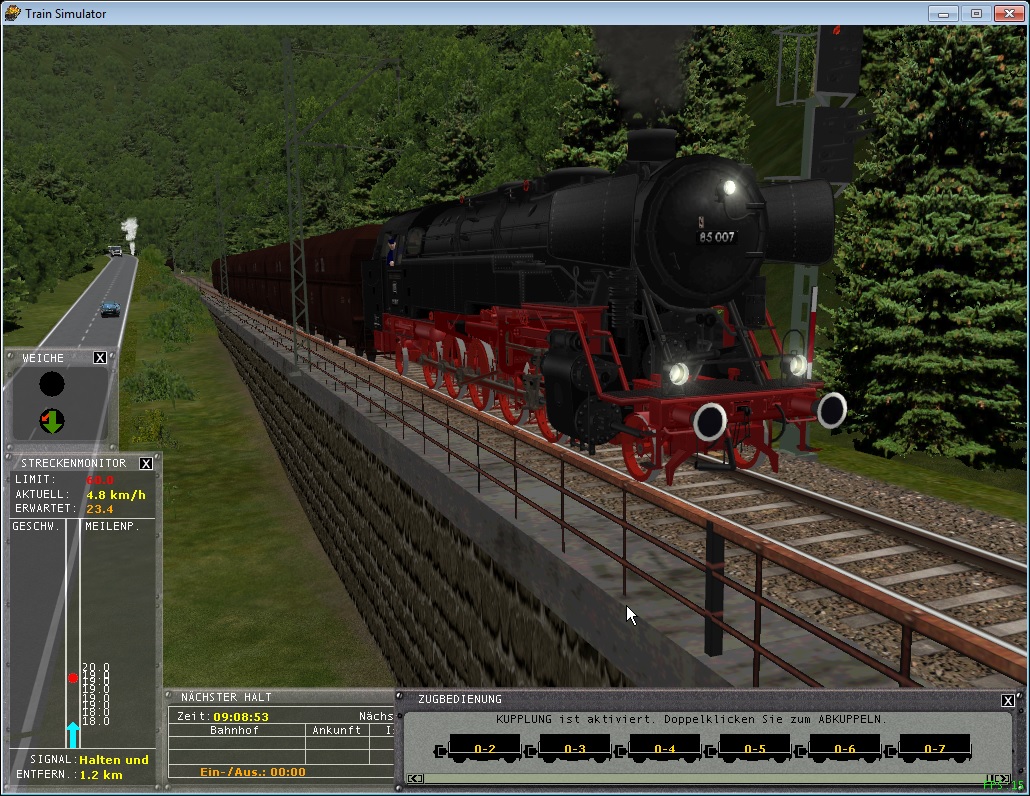Toggle the green arrow rear switch icon
This screenshot has height=796, width=1030.
(52, 421)
